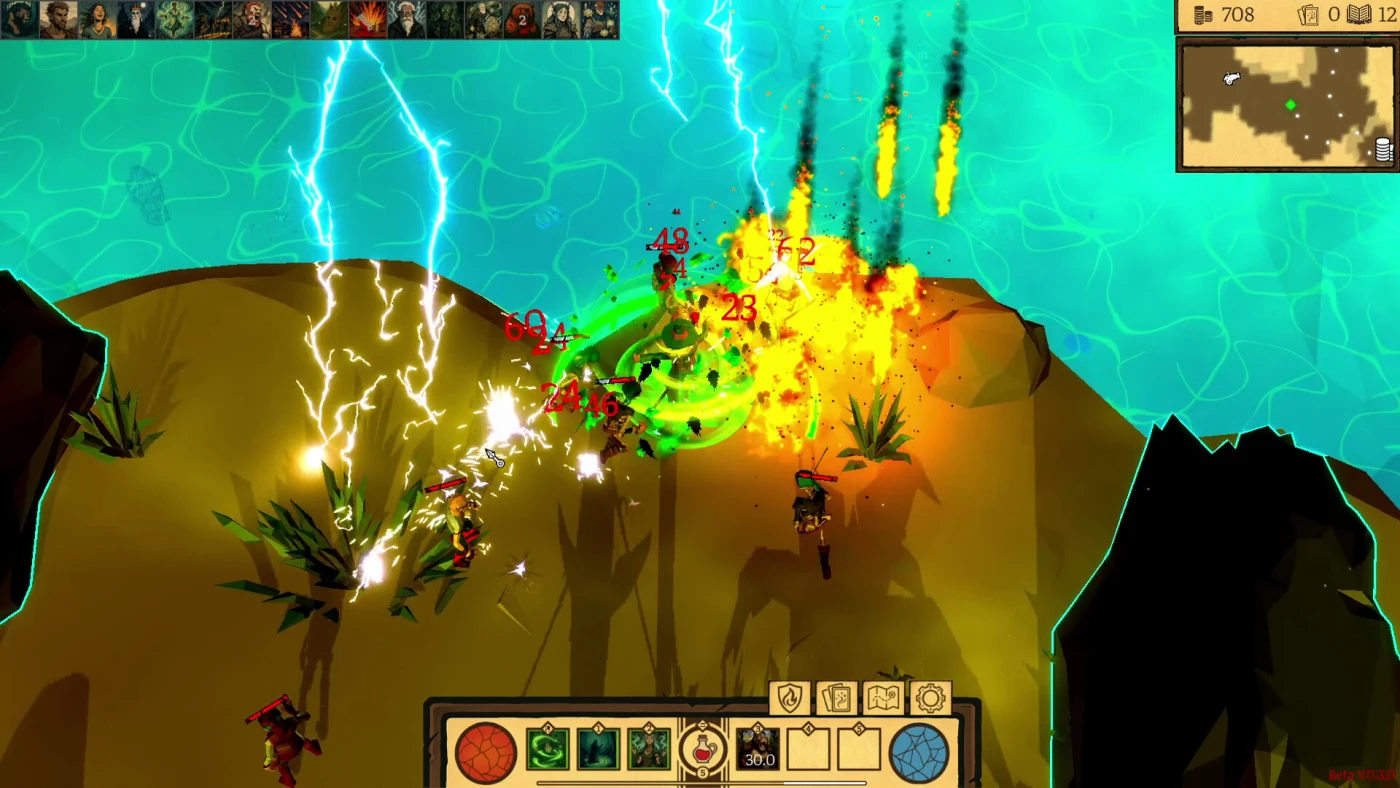Activate the green swirling wind ability
The width and height of the screenshot is (1400, 788).
[x=548, y=750]
